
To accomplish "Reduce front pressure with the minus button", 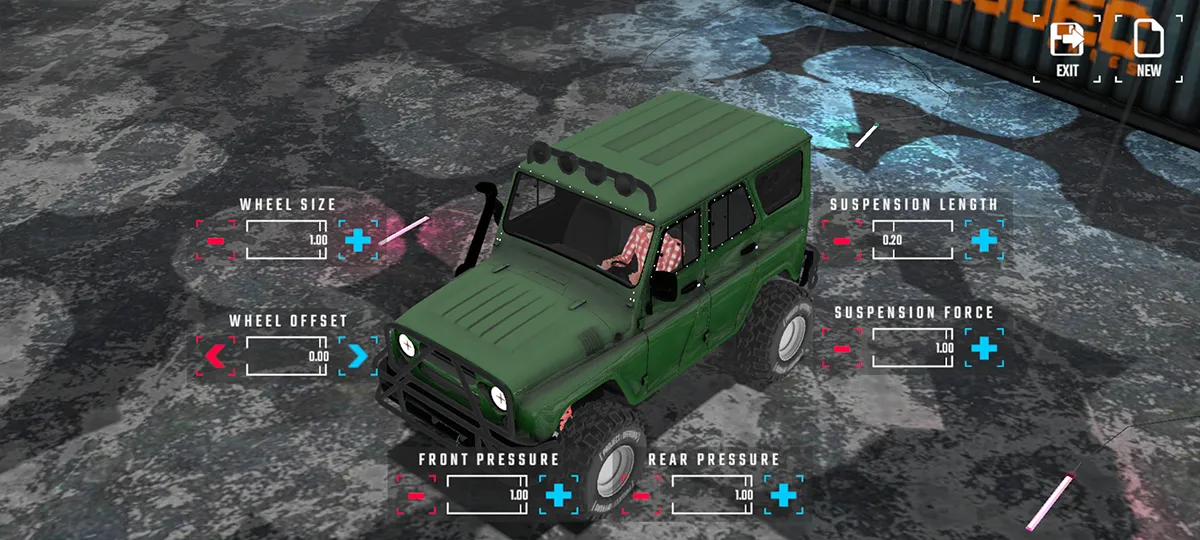I will tap(417, 495).
